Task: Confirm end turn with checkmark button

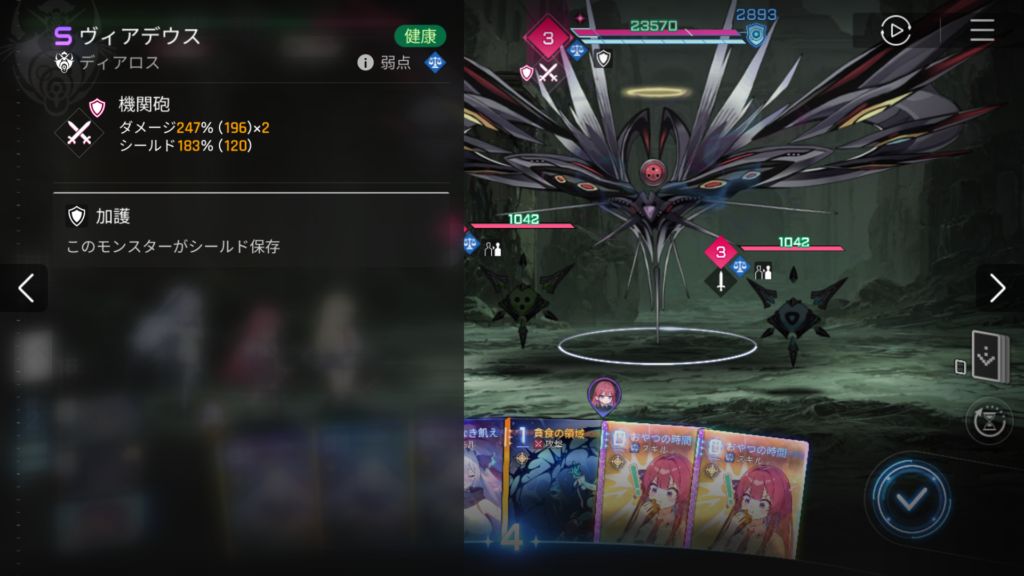Action: (908, 499)
